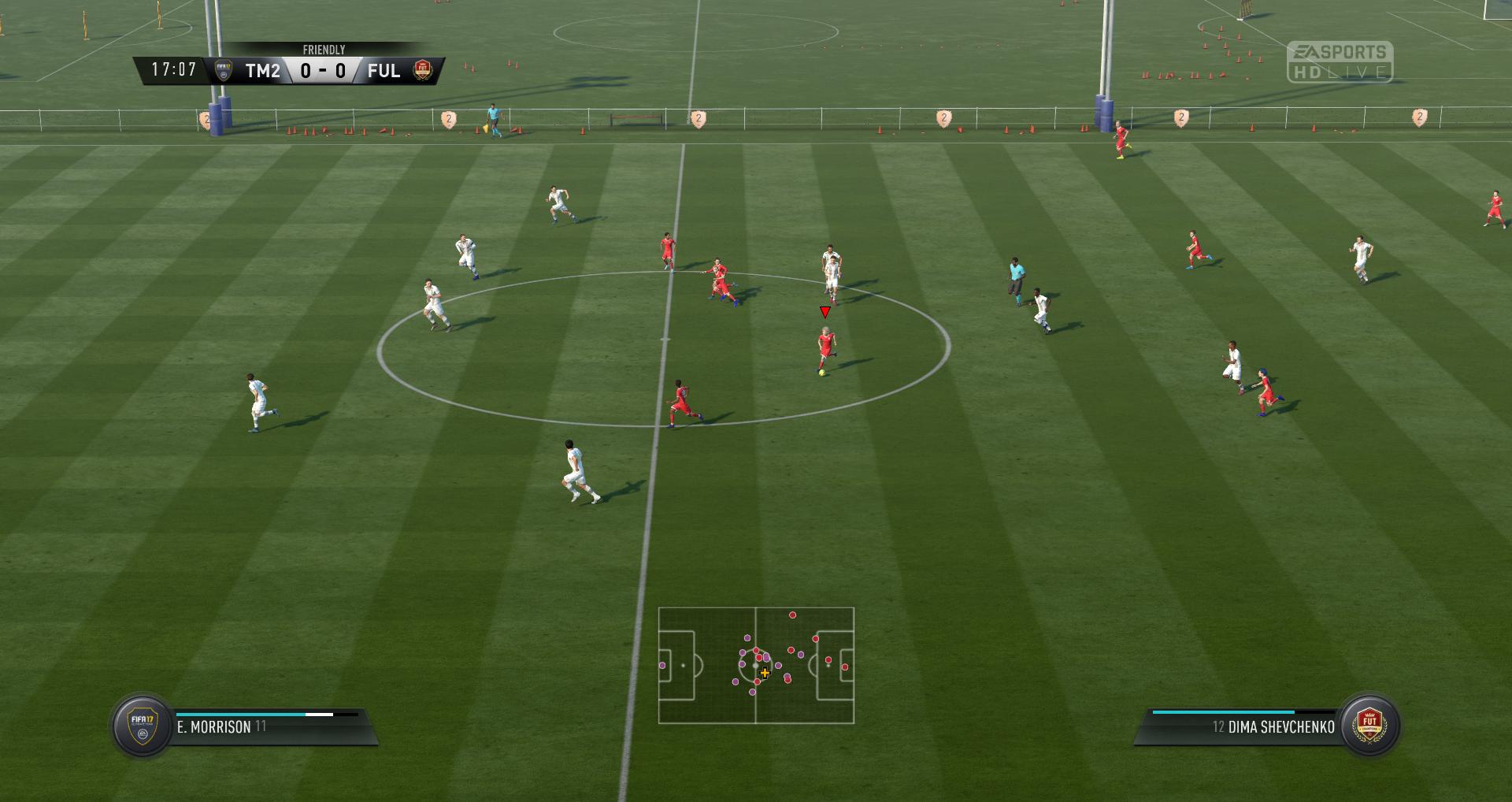Toggle the leftmost red dot on the radar map
The image size is (1512, 802).
756,650
